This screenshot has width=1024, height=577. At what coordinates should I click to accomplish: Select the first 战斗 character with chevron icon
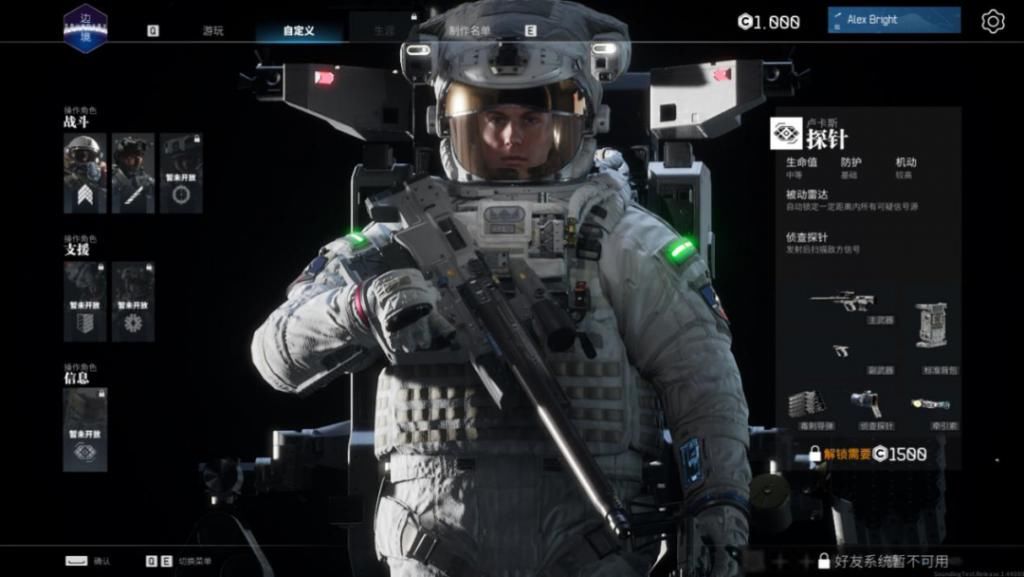(85, 173)
